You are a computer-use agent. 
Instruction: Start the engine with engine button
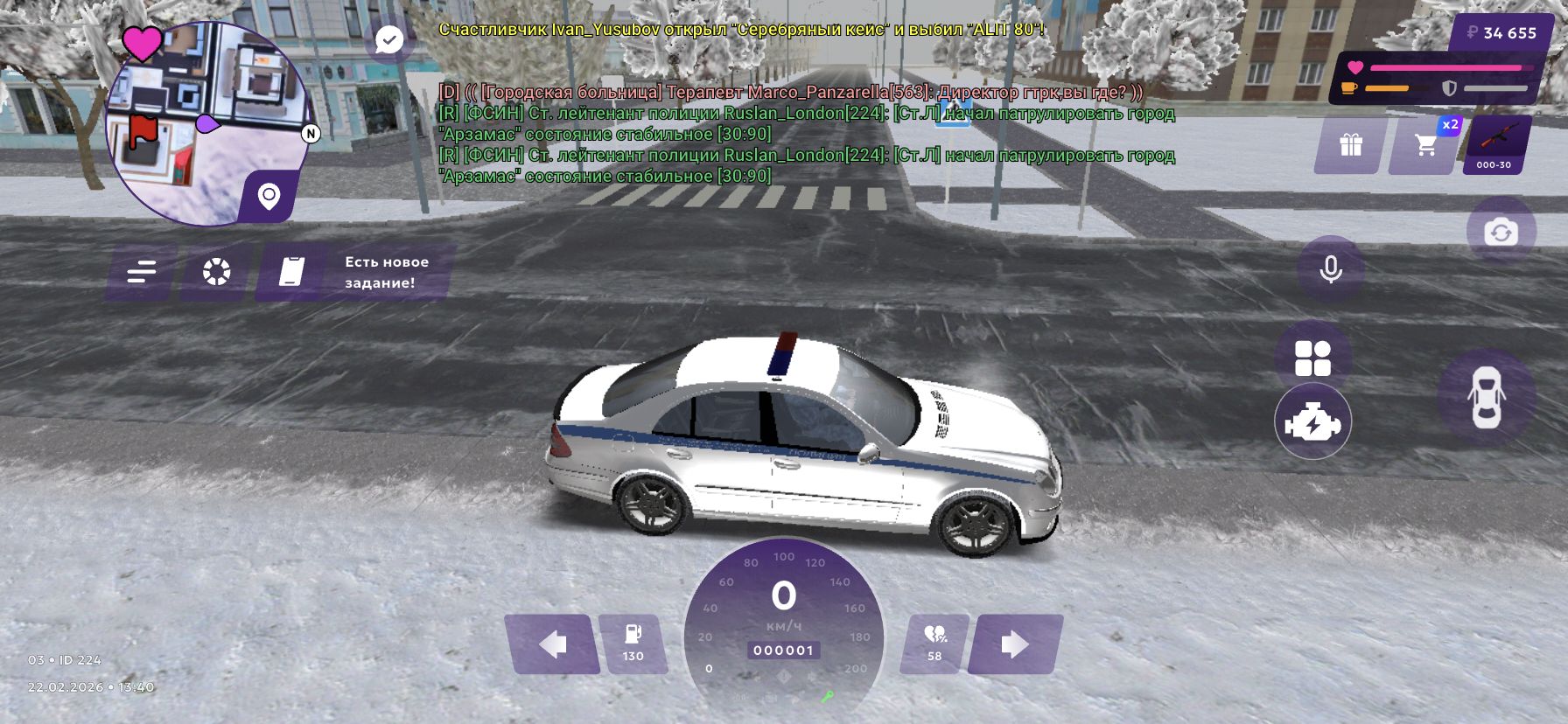(1312, 422)
